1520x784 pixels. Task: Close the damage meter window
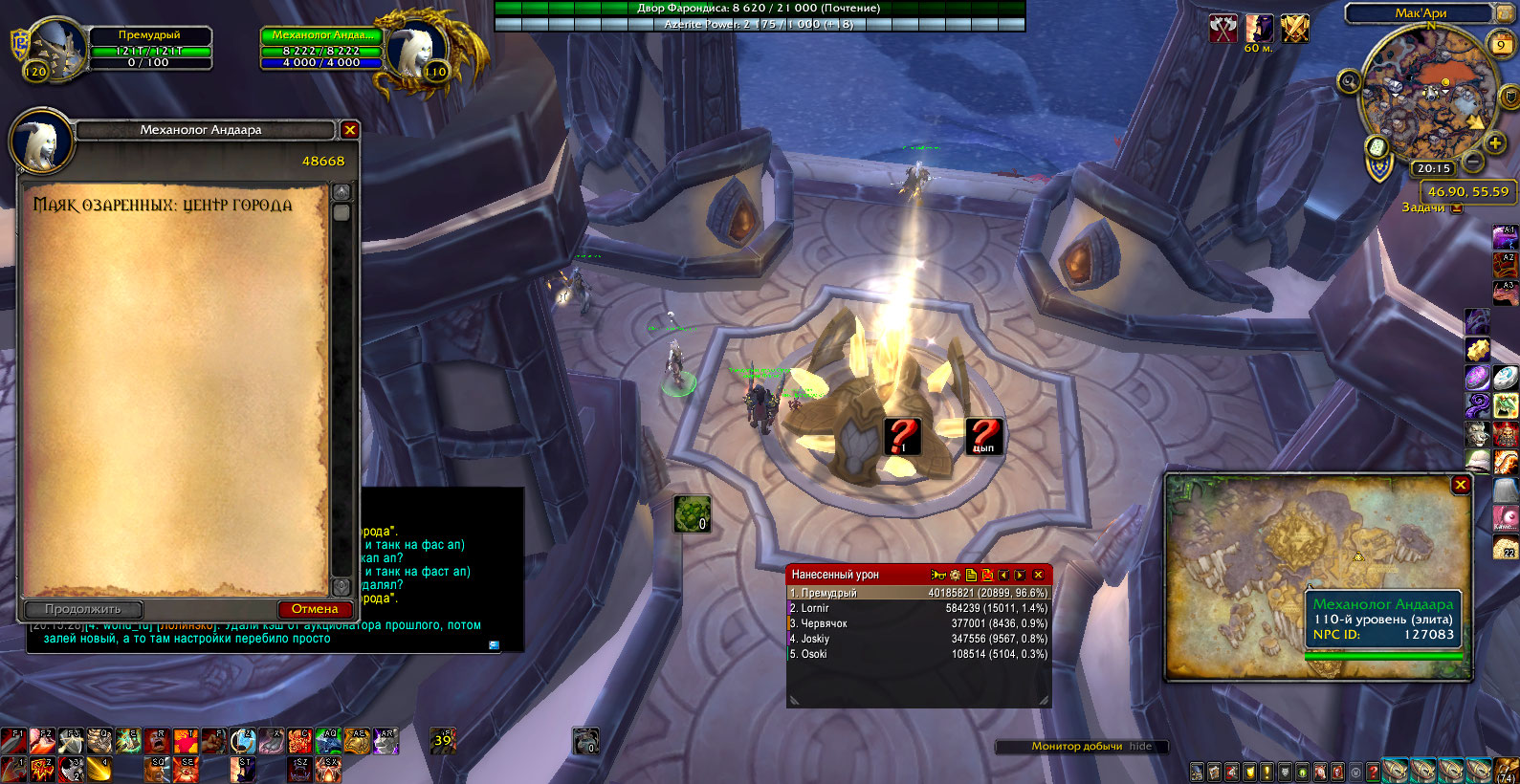tap(1038, 575)
